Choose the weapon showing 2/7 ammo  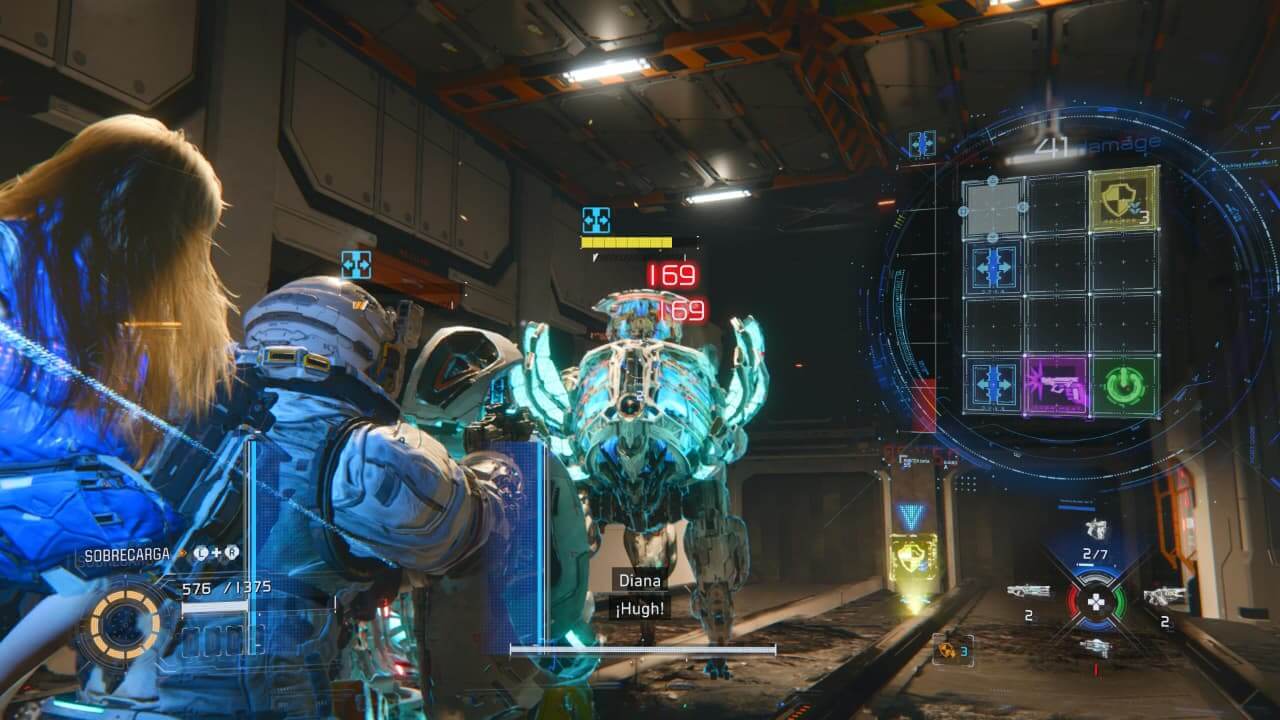tap(1096, 531)
